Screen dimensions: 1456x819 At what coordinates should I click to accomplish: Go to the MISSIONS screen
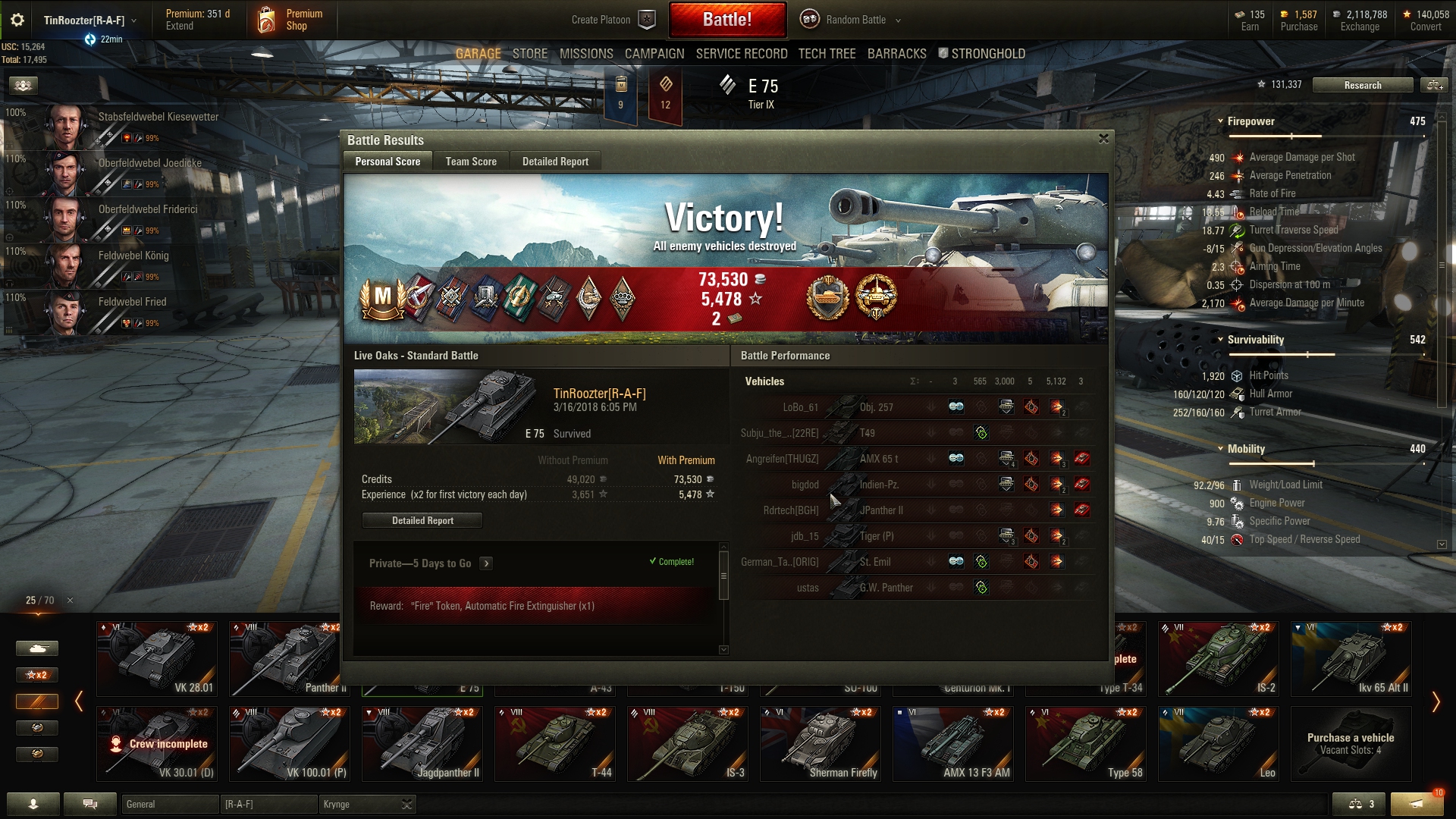(x=586, y=54)
